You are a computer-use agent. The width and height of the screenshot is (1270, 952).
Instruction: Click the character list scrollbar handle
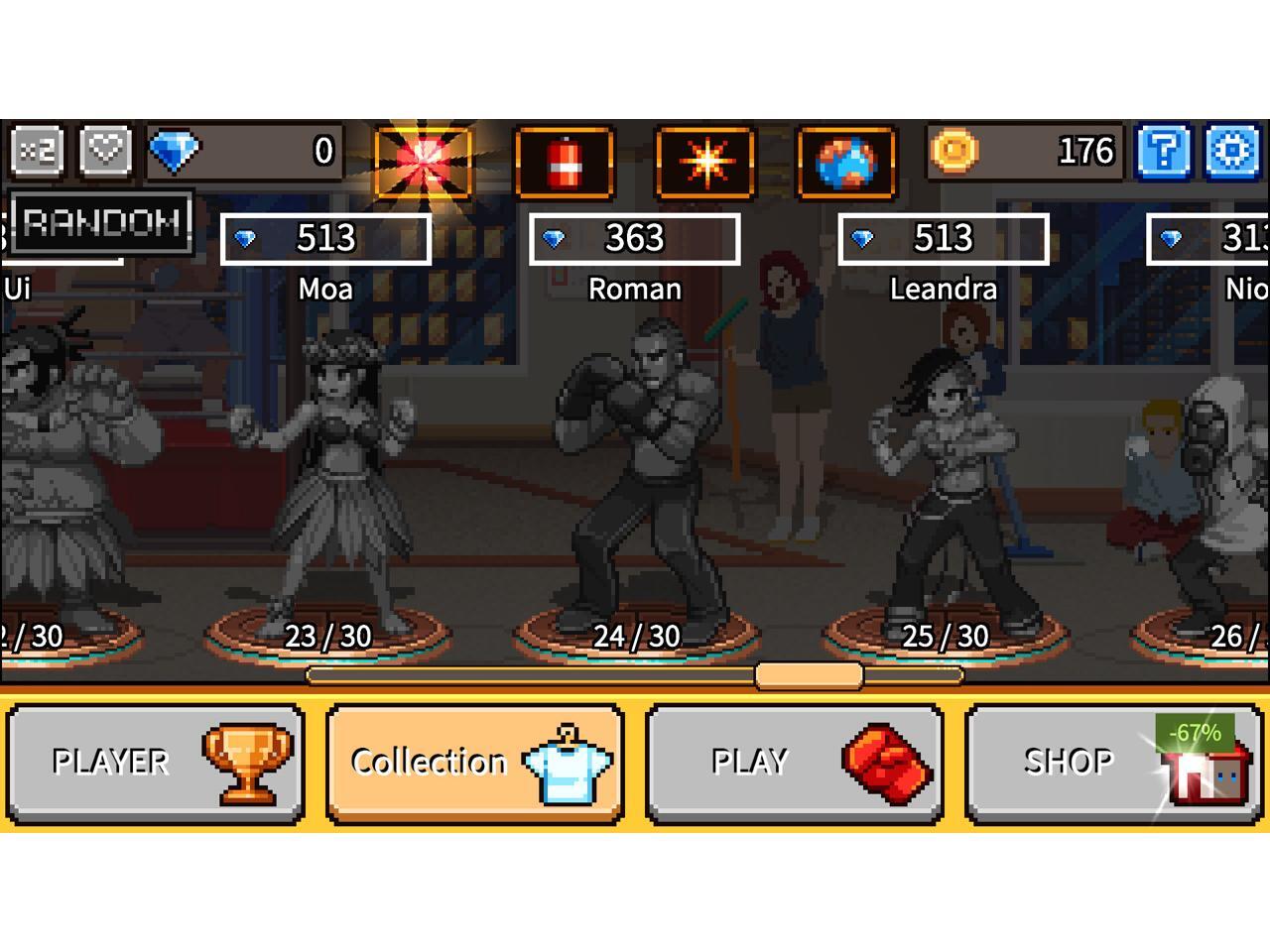[809, 676]
